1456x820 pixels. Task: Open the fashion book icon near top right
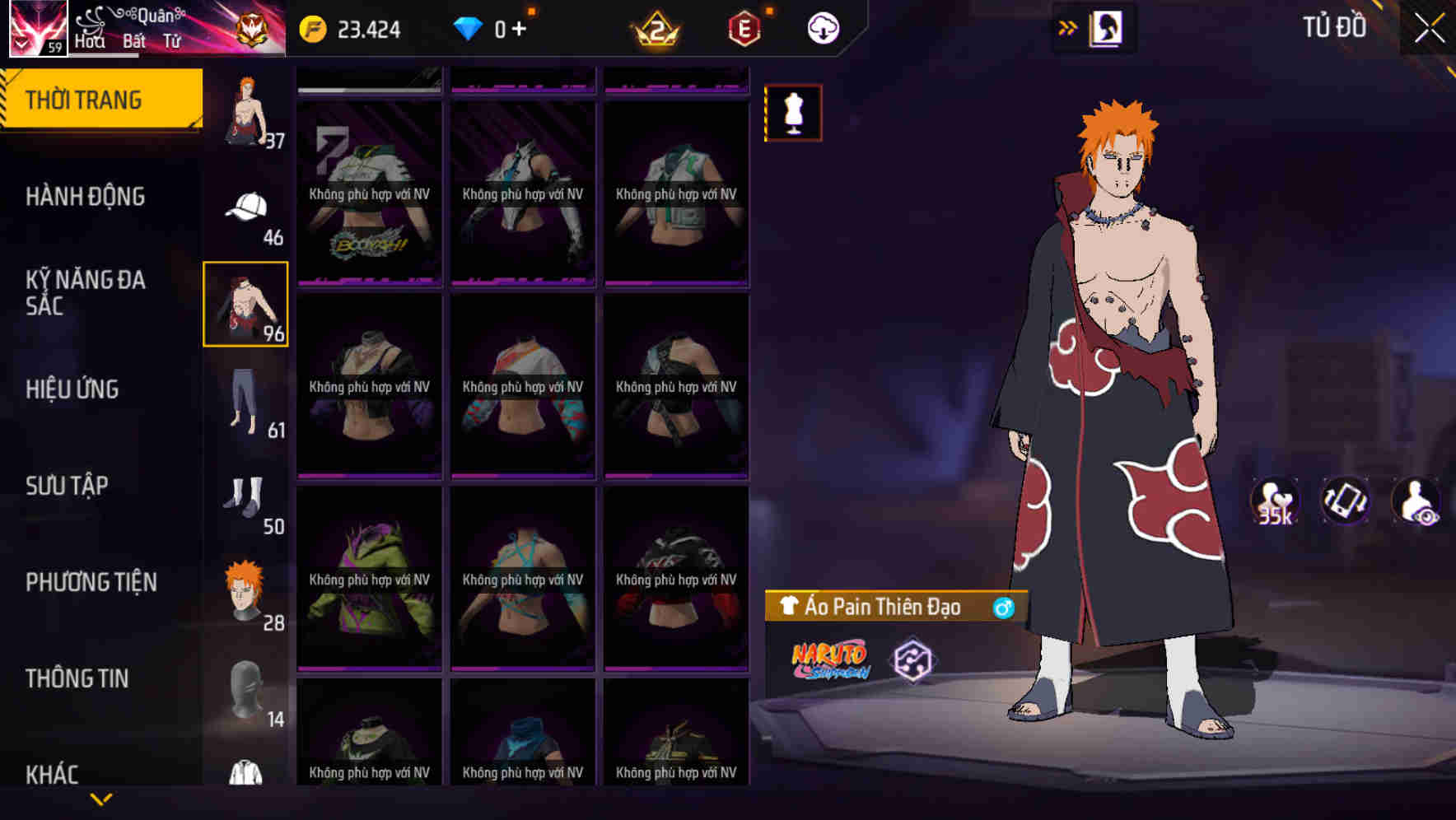[1104, 27]
